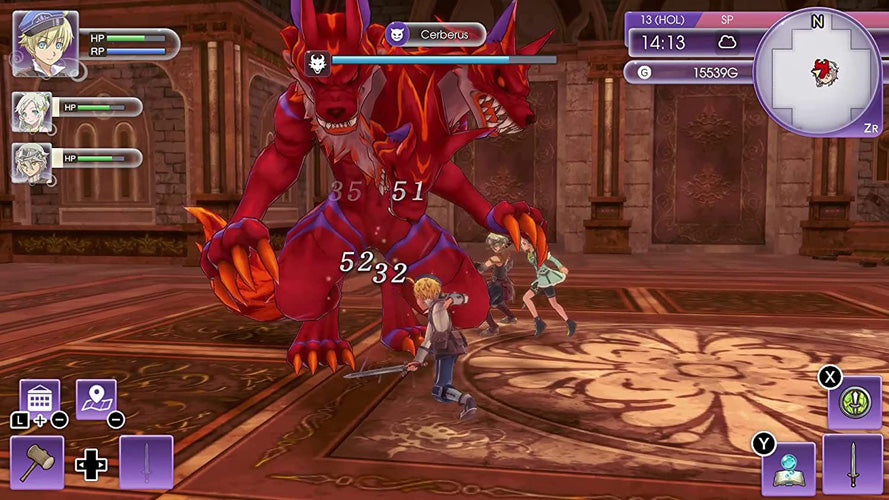The width and height of the screenshot is (889, 500).
Task: Open the map pin shortcut
Action: (96, 399)
